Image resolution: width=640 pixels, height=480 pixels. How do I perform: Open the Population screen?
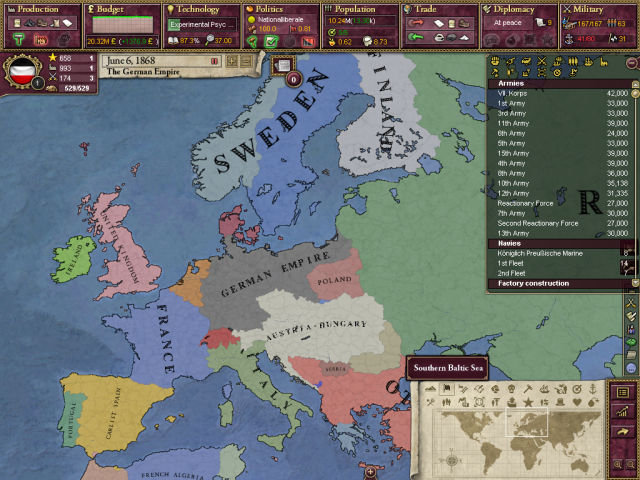(356, 9)
